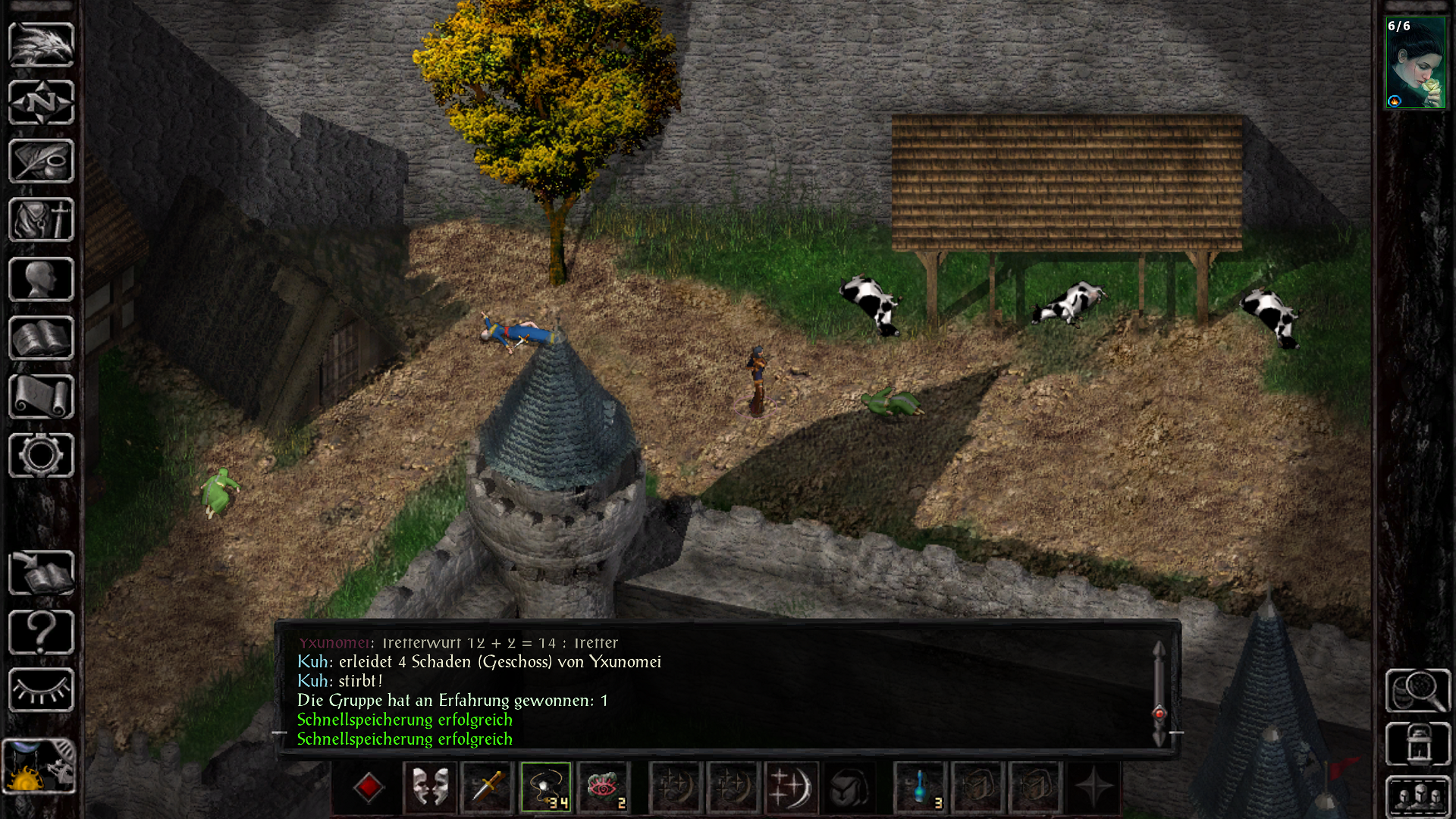Open the area map with the compass icon
1456x819 pixels.
click(x=41, y=102)
